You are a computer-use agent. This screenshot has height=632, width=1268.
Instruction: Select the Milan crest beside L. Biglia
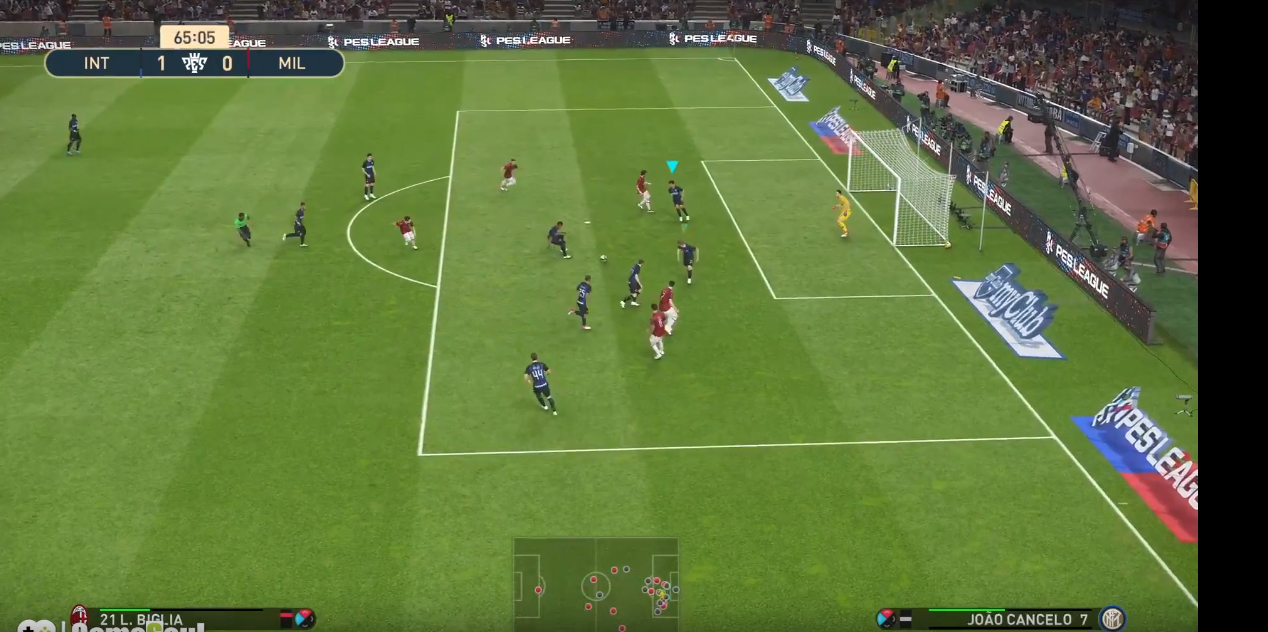(x=79, y=616)
